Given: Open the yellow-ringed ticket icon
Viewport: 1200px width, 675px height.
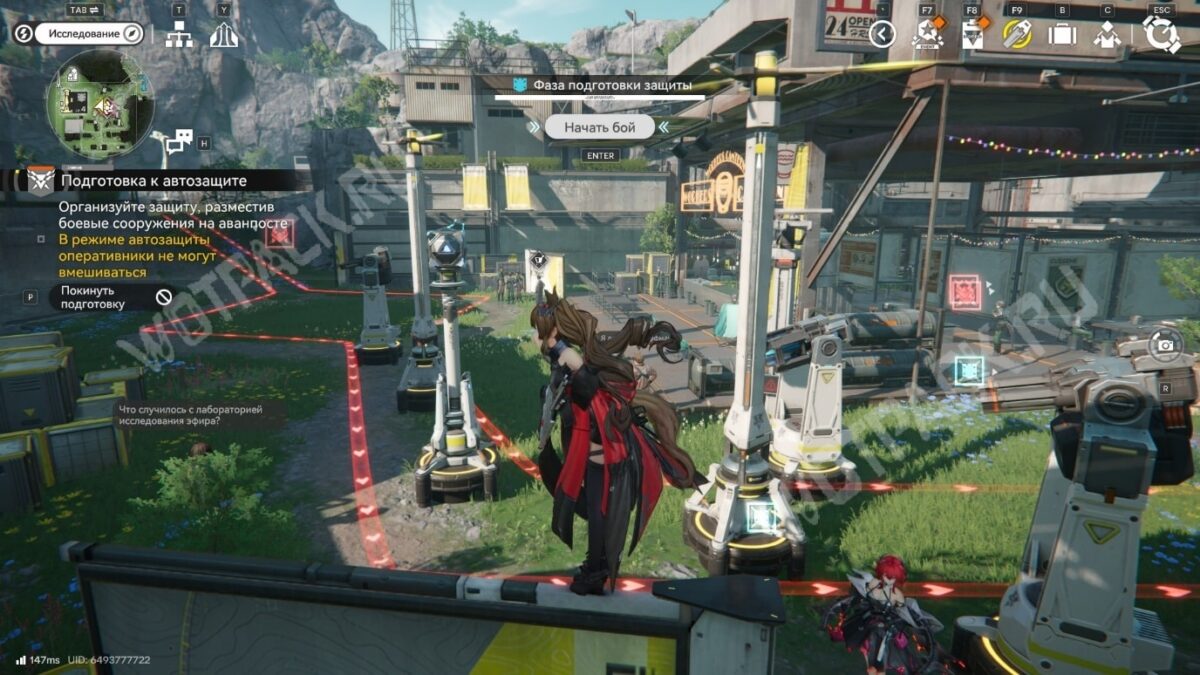Looking at the screenshot, I should coord(1017,35).
